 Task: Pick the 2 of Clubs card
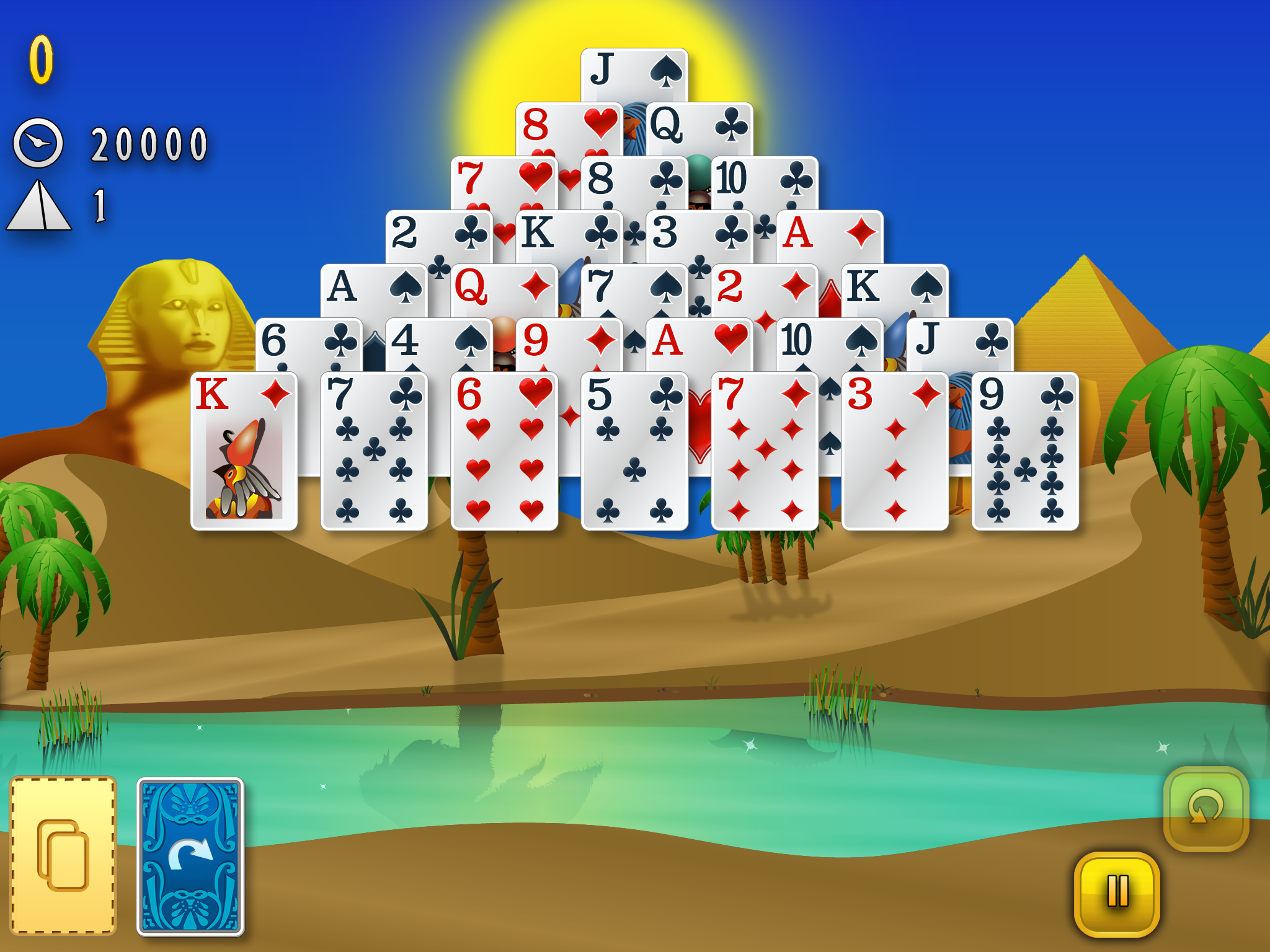tap(438, 237)
